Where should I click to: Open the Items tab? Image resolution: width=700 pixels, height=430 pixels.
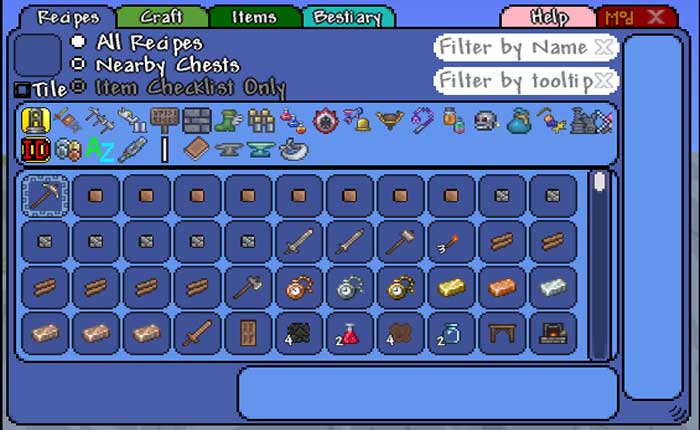point(254,17)
